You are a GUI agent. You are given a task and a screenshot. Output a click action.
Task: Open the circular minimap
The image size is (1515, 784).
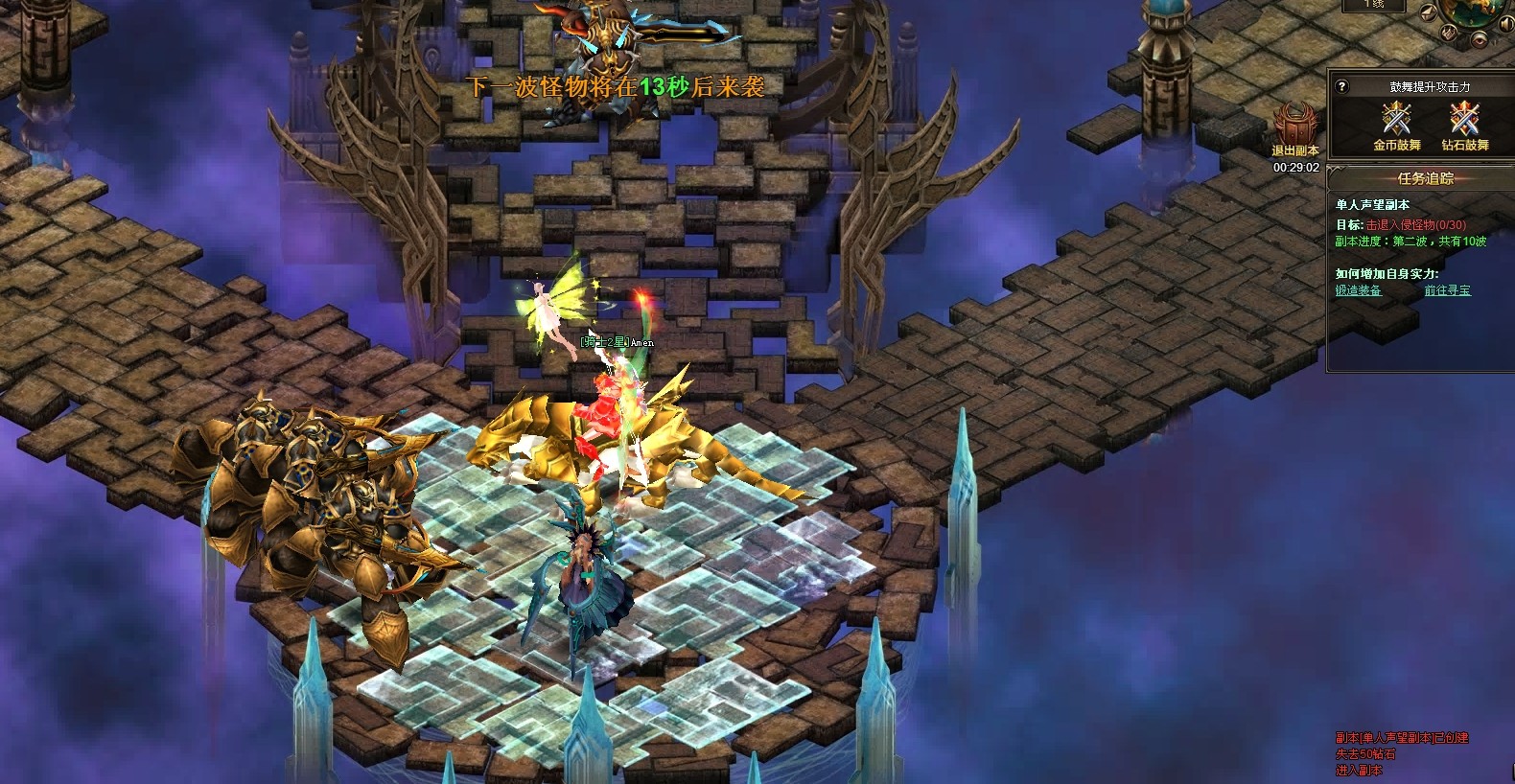[x=1477, y=8]
